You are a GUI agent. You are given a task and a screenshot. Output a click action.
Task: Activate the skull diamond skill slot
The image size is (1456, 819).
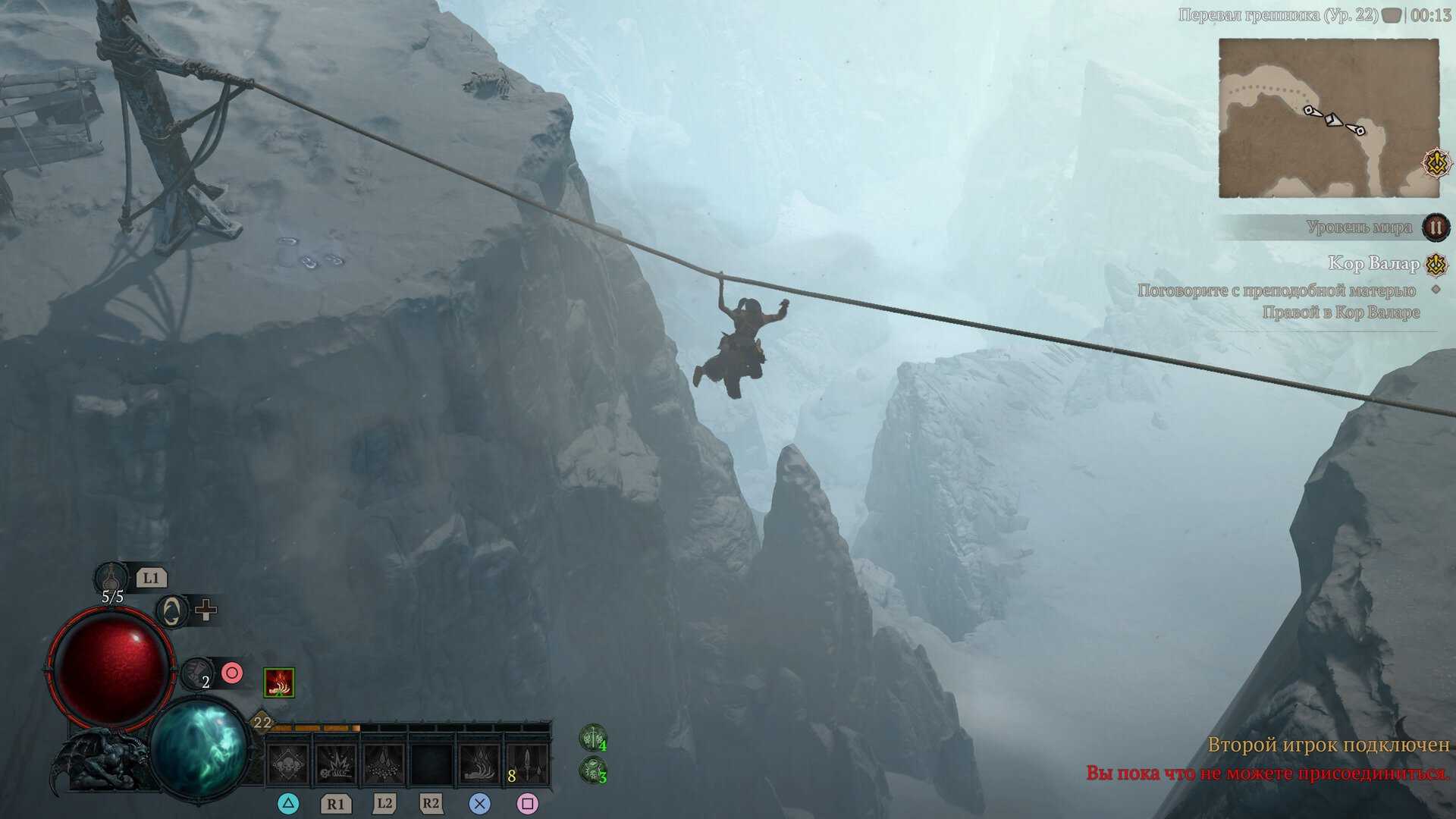[x=289, y=764]
